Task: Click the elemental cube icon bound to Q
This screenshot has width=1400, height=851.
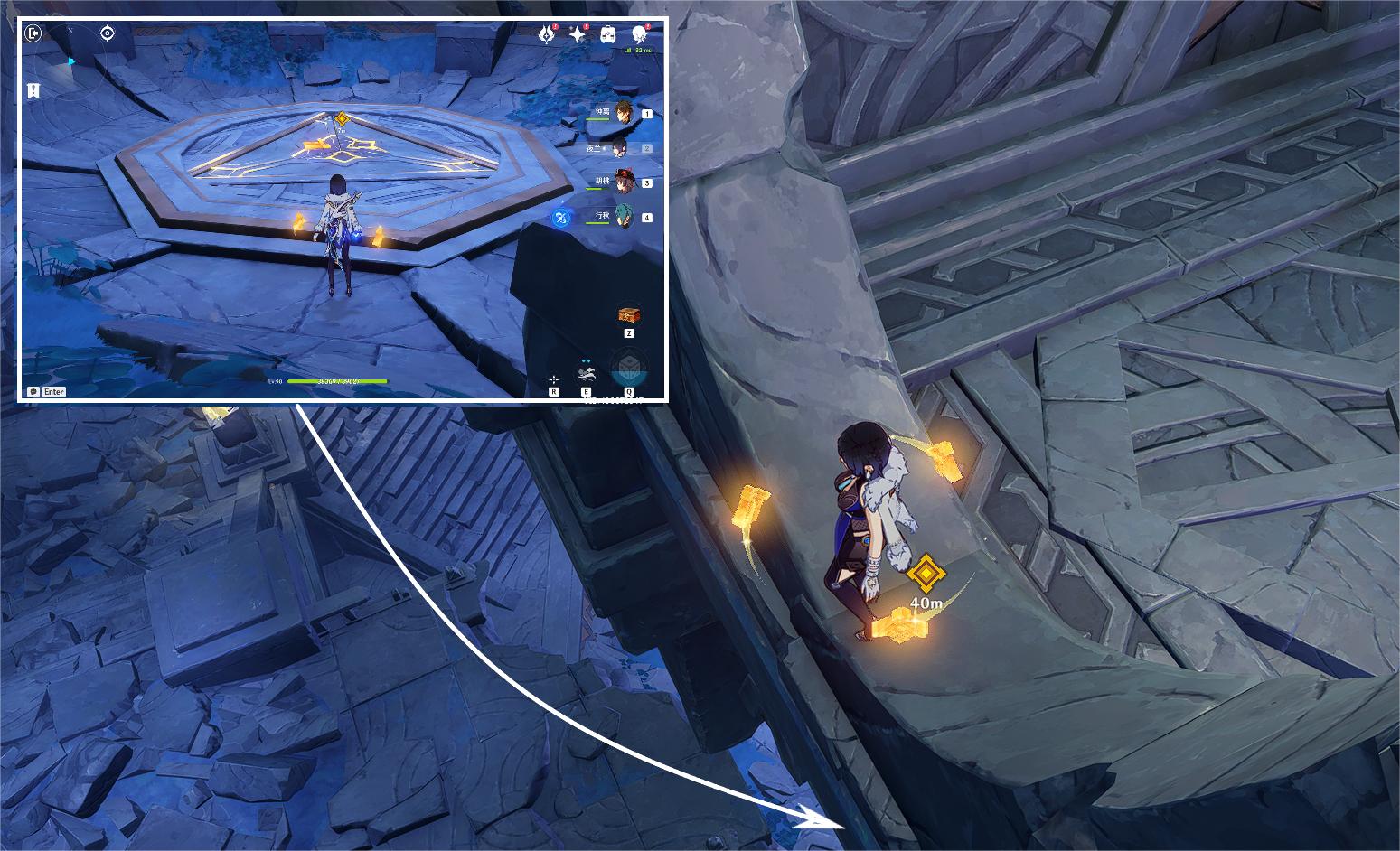Action: pyautogui.click(x=629, y=366)
